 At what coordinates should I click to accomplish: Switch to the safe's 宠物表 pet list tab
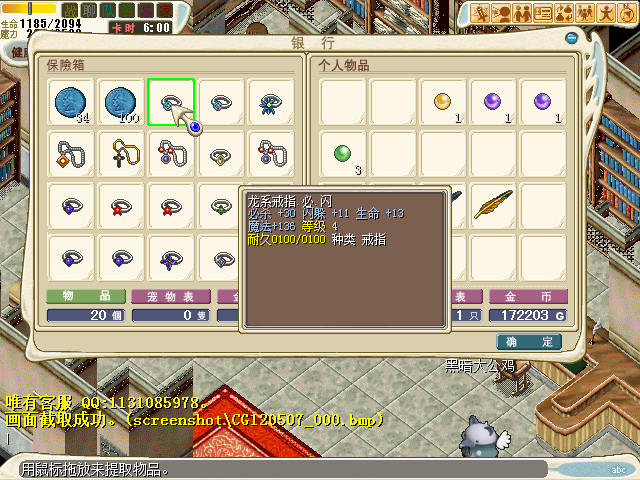tap(170, 297)
